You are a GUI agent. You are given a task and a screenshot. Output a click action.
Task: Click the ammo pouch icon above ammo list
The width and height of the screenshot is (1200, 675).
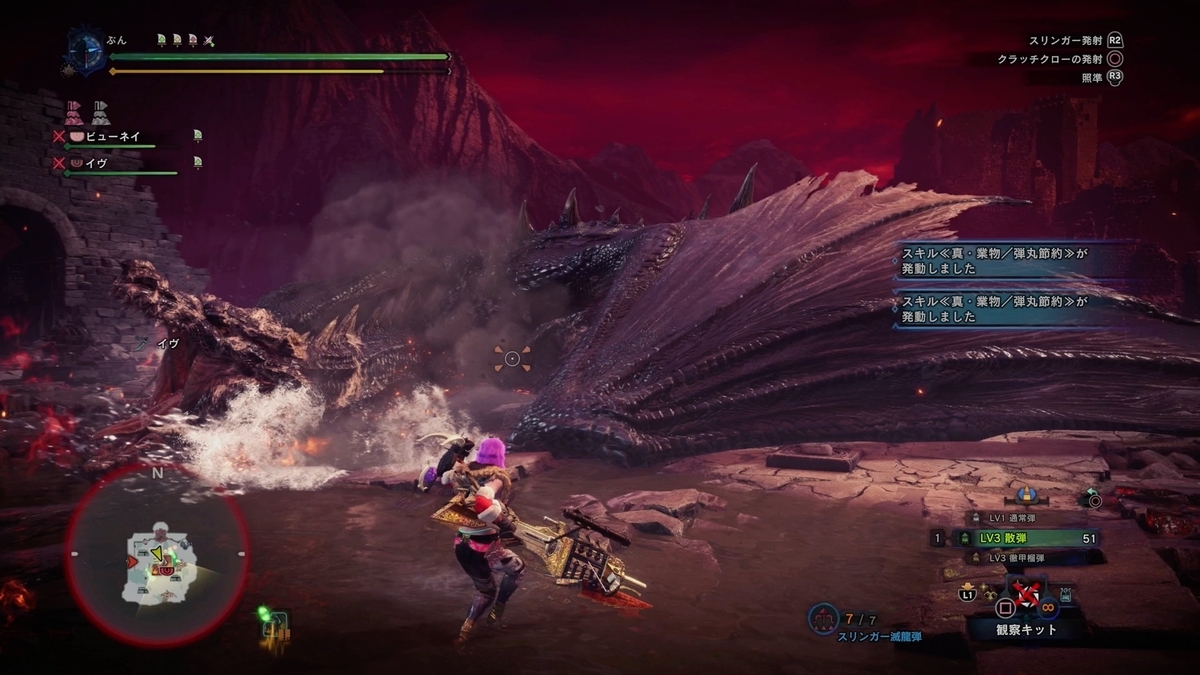1025,495
